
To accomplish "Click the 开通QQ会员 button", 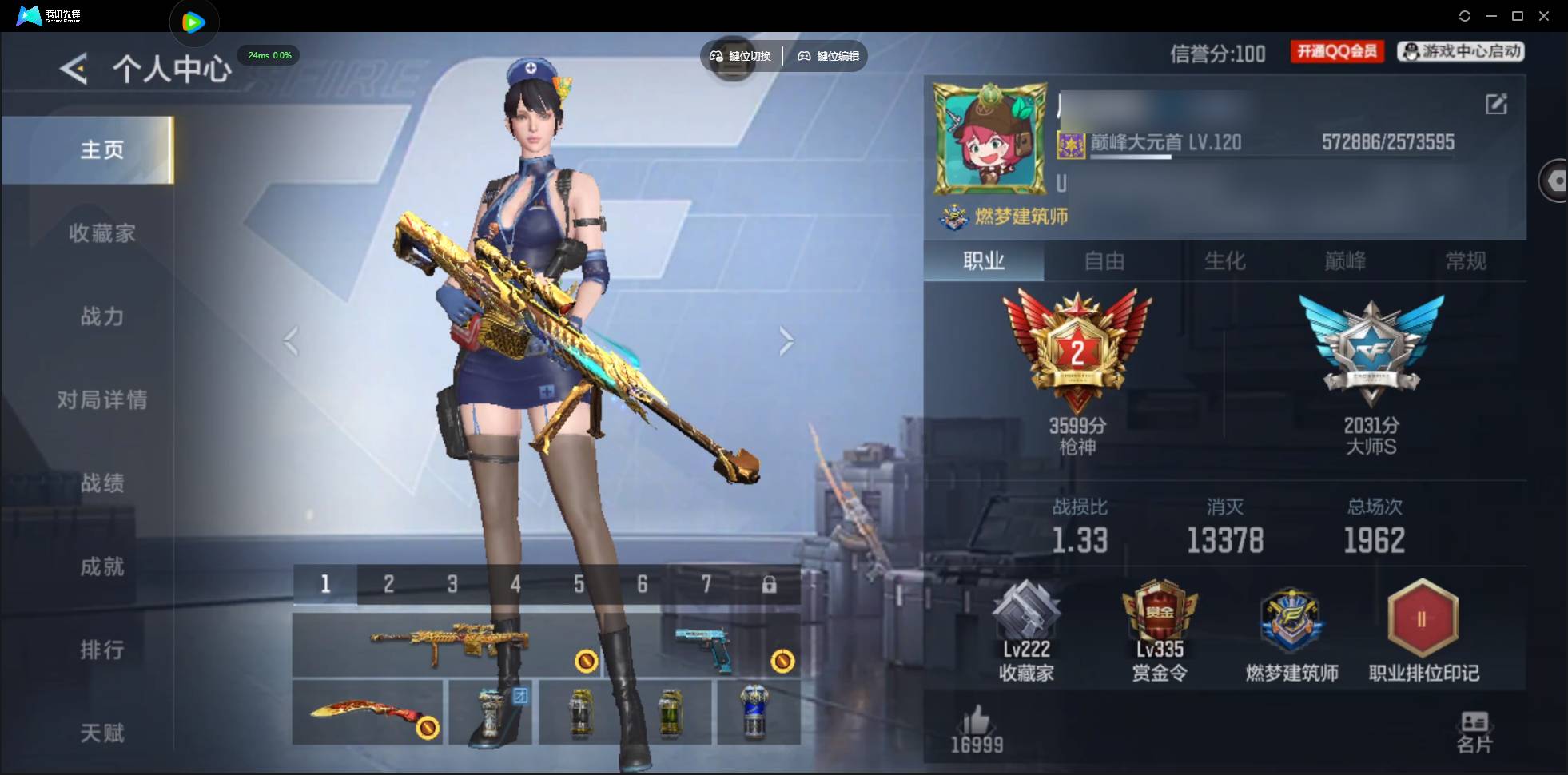I will [1337, 50].
